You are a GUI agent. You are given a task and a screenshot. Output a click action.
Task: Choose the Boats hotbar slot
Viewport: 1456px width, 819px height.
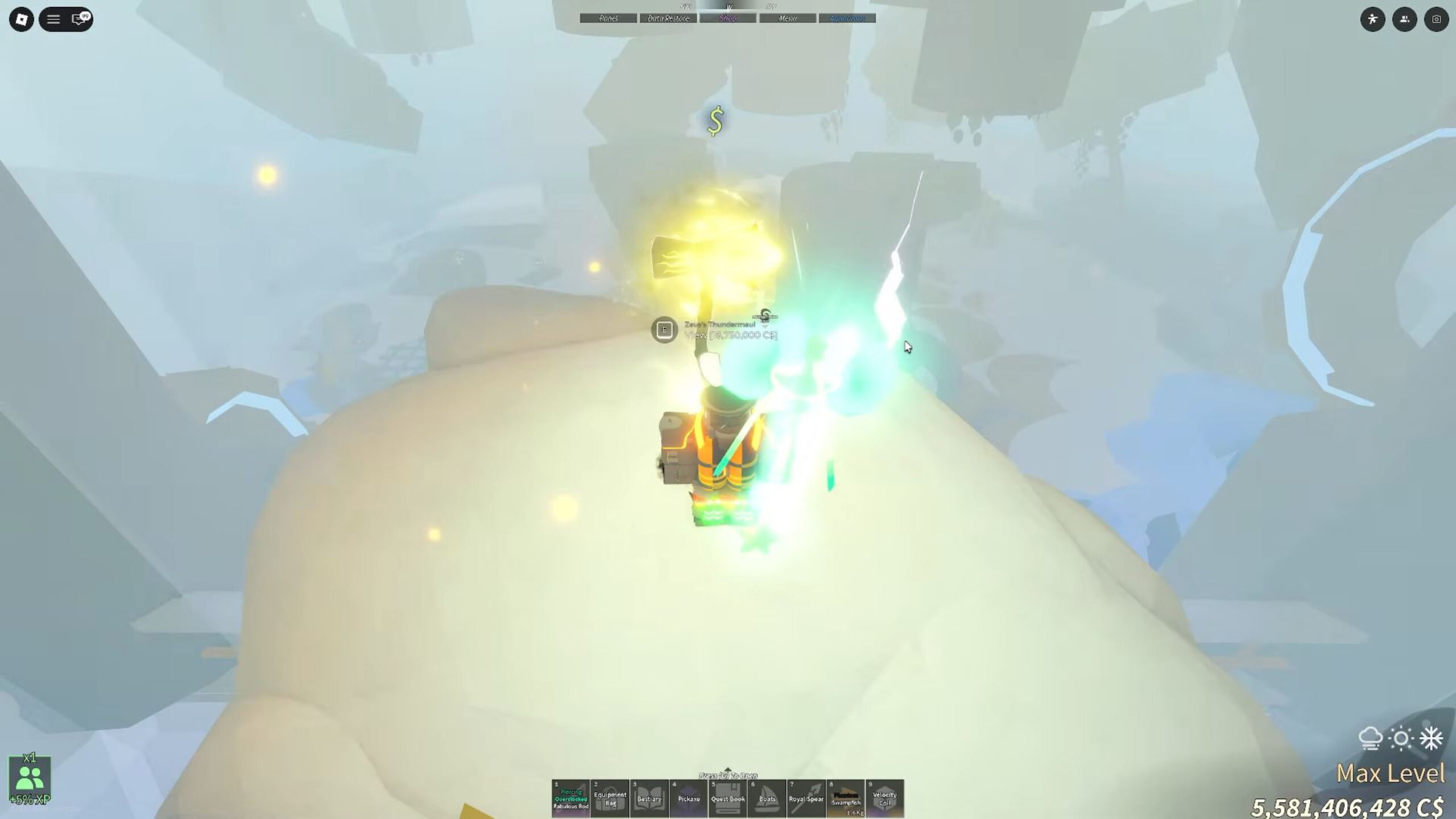pos(767,798)
